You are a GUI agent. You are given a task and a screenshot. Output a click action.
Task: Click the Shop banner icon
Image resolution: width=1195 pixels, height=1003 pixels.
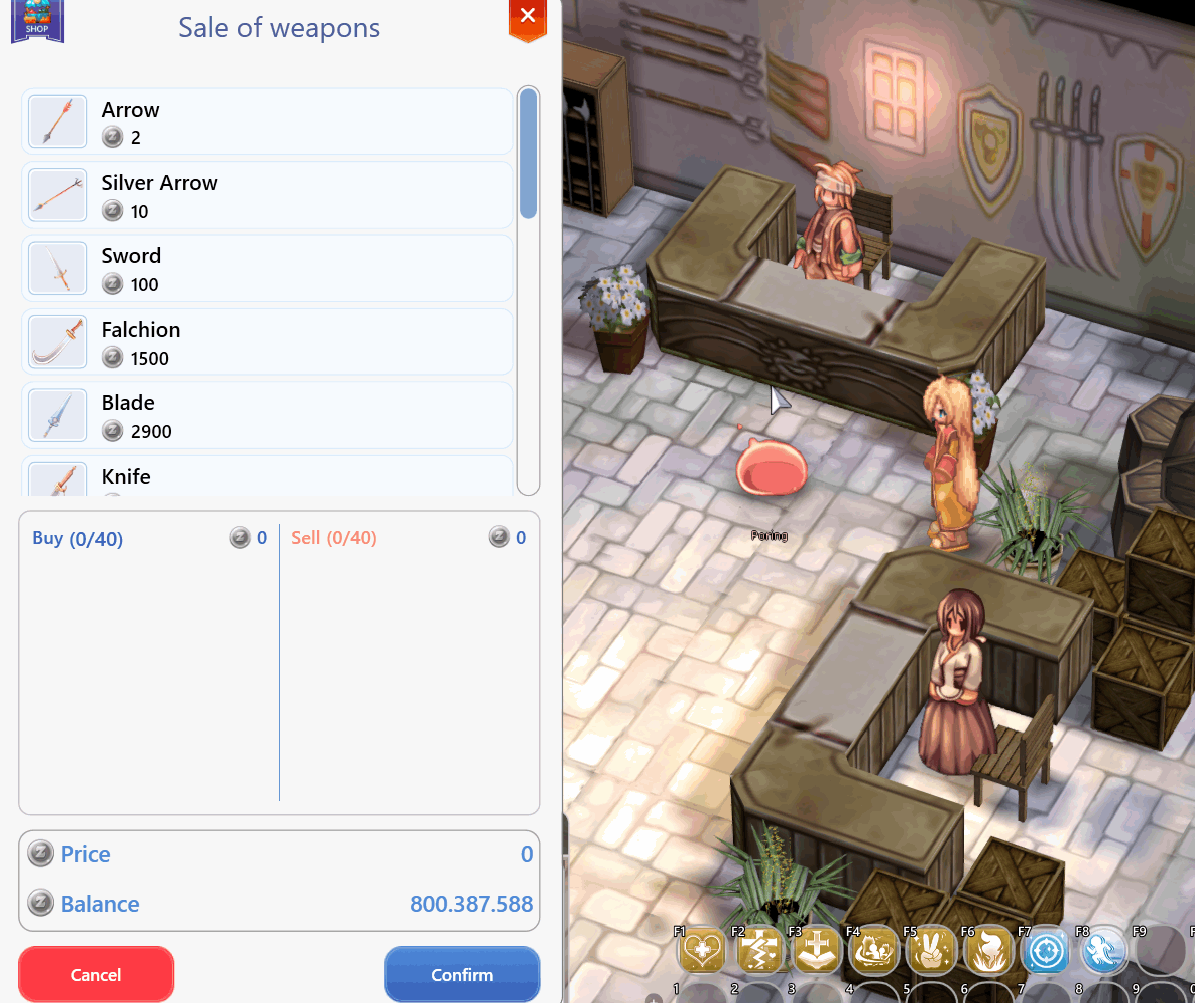(37, 20)
